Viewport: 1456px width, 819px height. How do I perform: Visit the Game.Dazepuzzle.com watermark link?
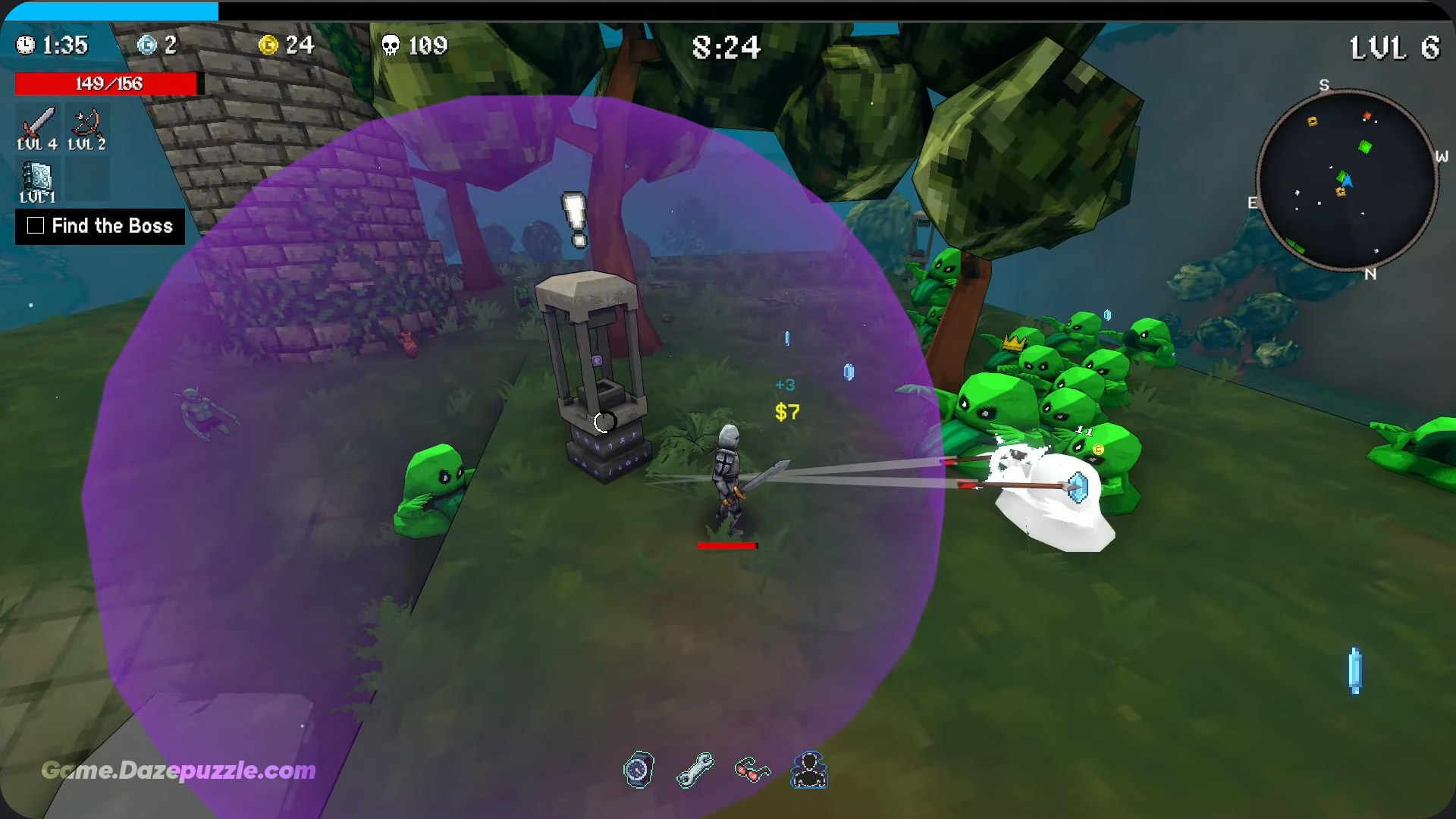click(x=178, y=770)
